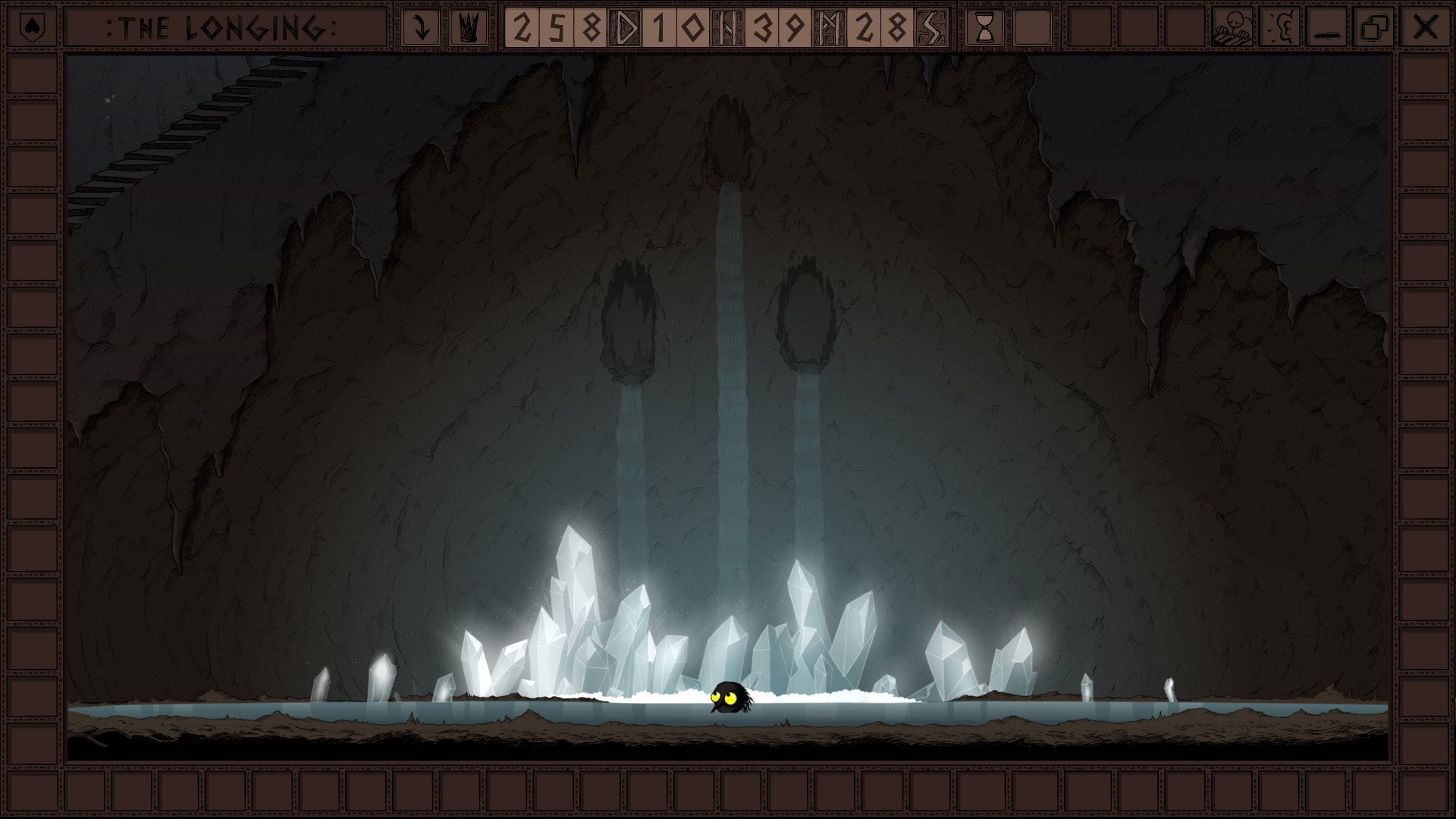The height and width of the screenshot is (819, 1456).
Task: Toggle windowed mode with the overlapping squares icon
Action: pos(1375,27)
